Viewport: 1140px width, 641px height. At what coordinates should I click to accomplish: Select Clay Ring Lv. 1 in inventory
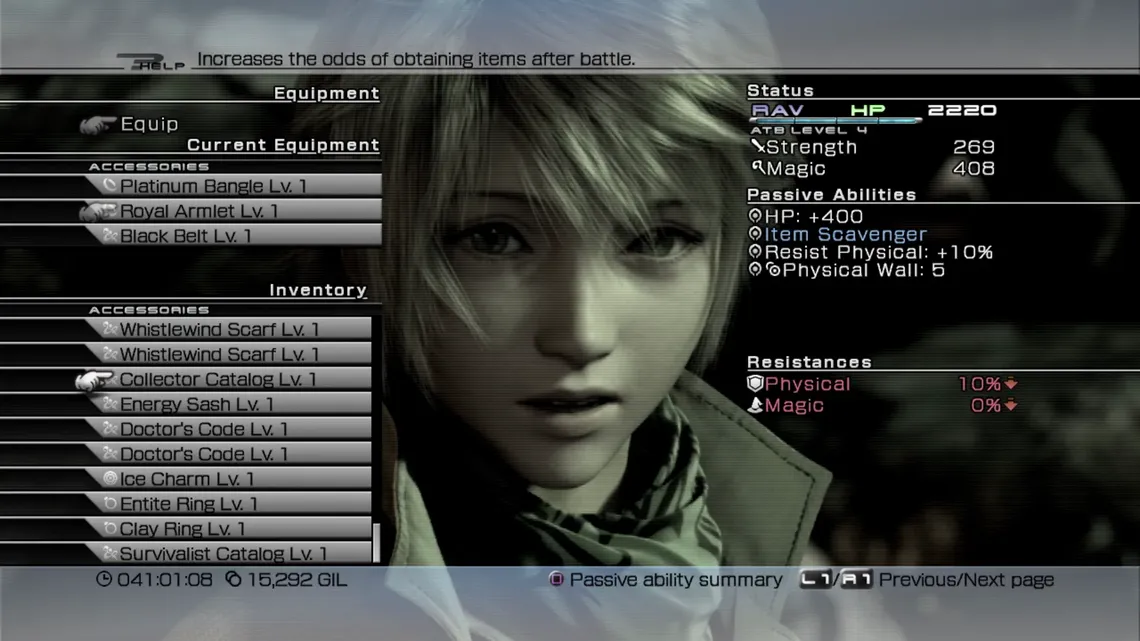coord(182,529)
